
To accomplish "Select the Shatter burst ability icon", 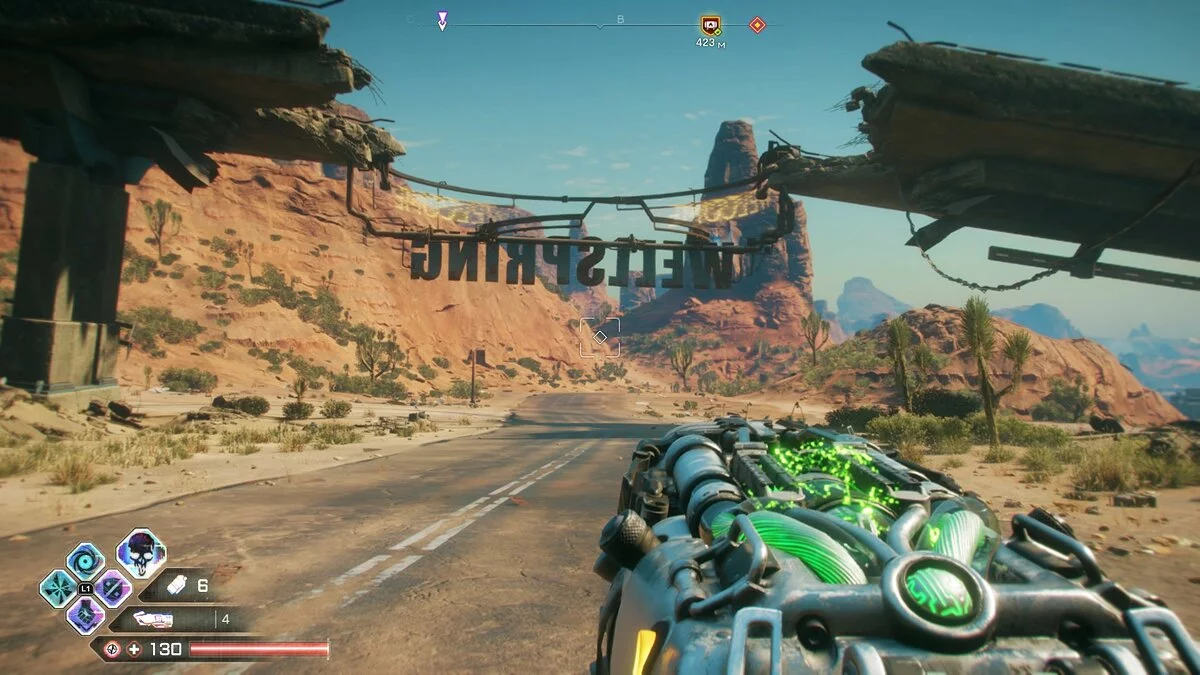I will tap(58, 588).
